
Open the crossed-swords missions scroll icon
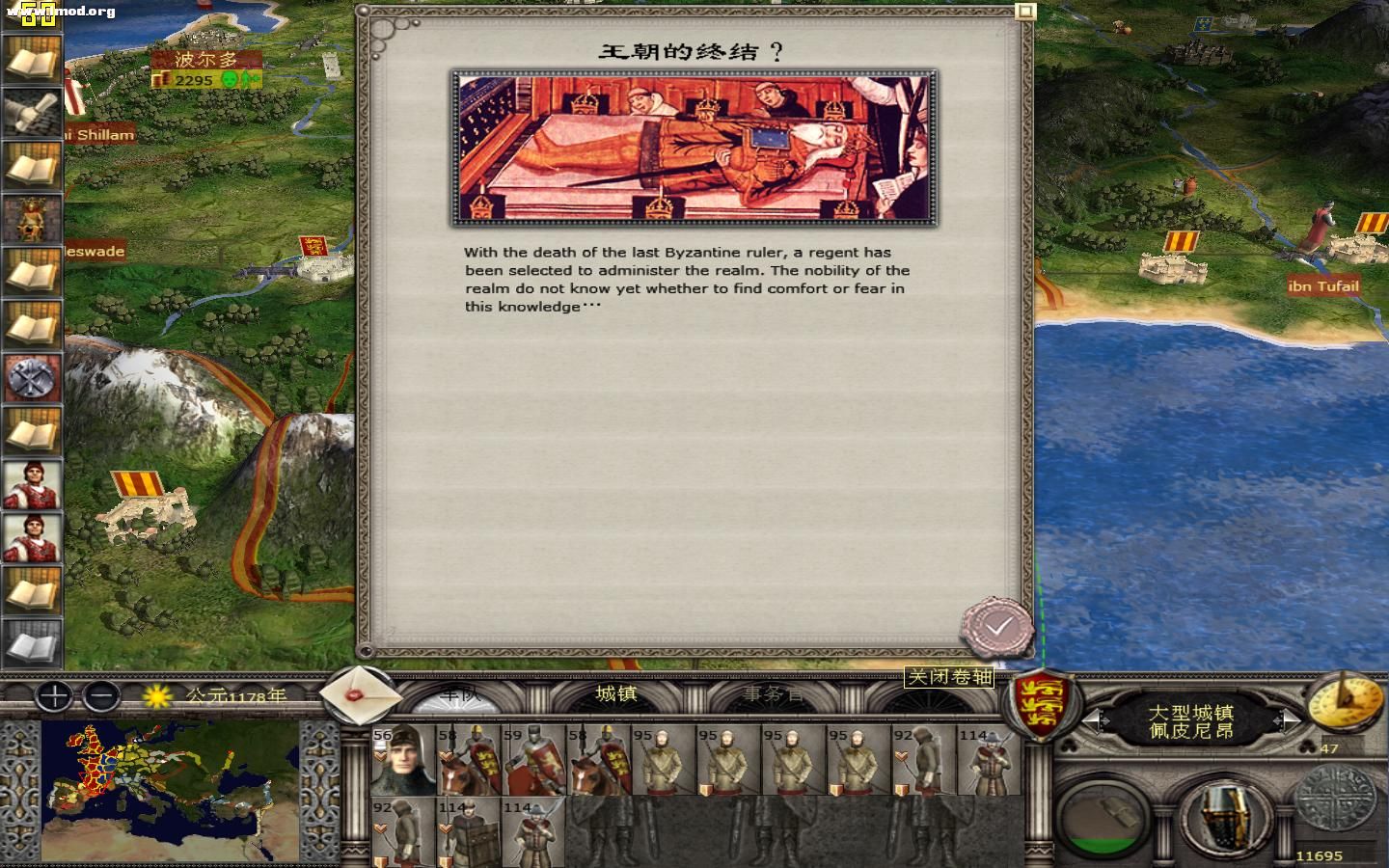[33, 379]
